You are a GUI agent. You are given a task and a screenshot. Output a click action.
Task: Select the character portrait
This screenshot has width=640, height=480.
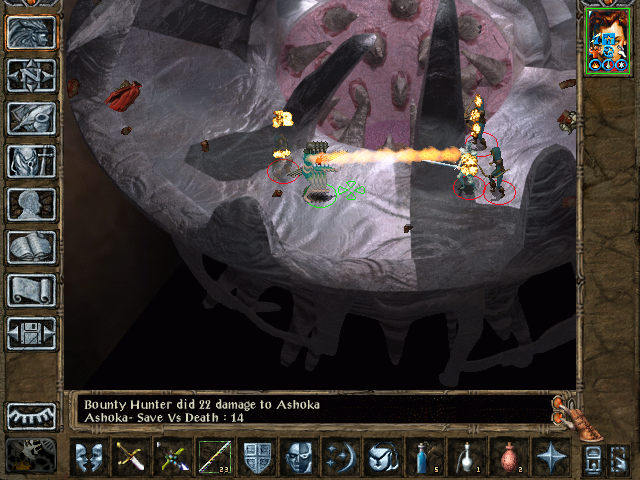coord(608,40)
